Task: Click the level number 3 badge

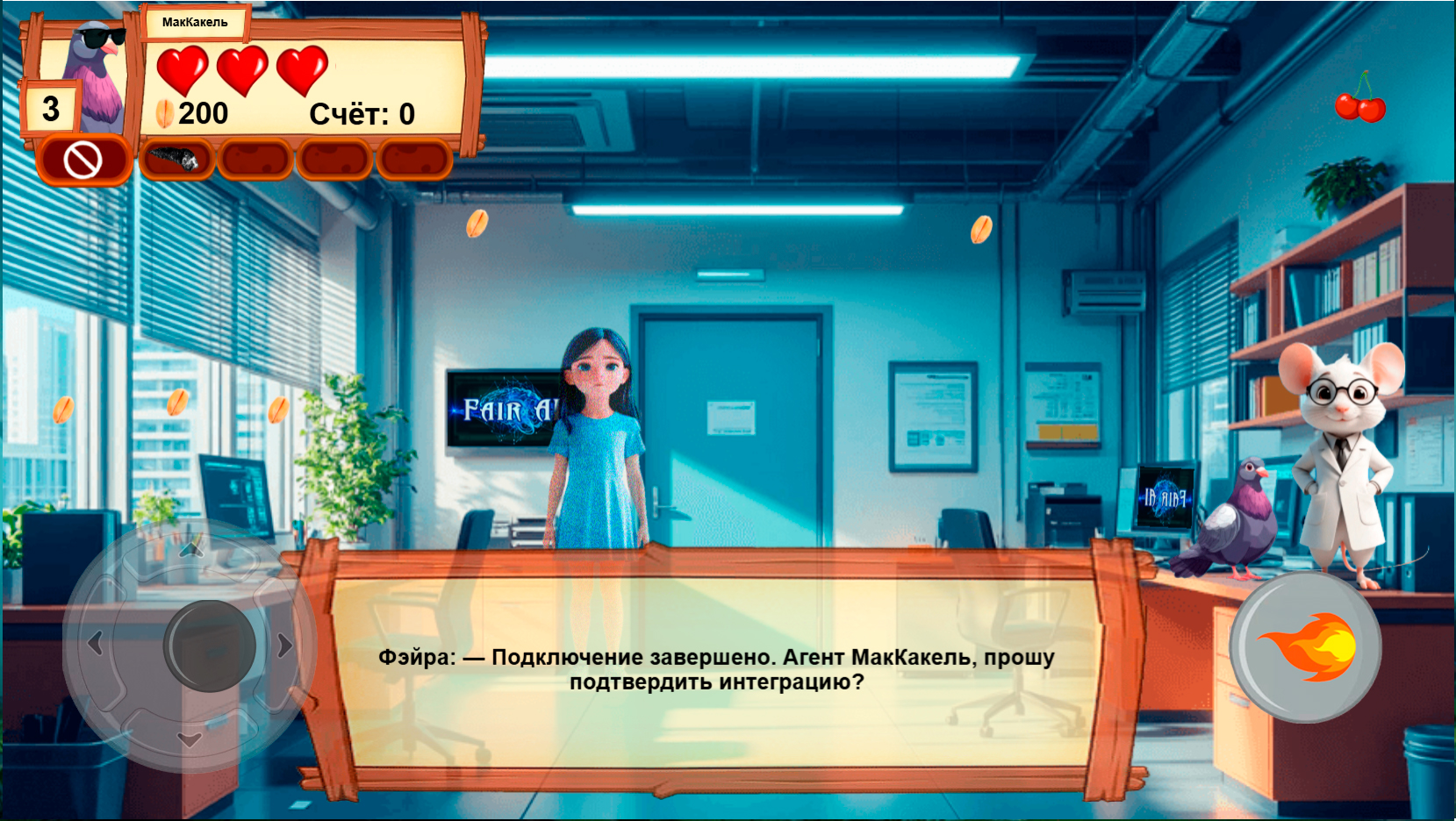Action: 50,108
